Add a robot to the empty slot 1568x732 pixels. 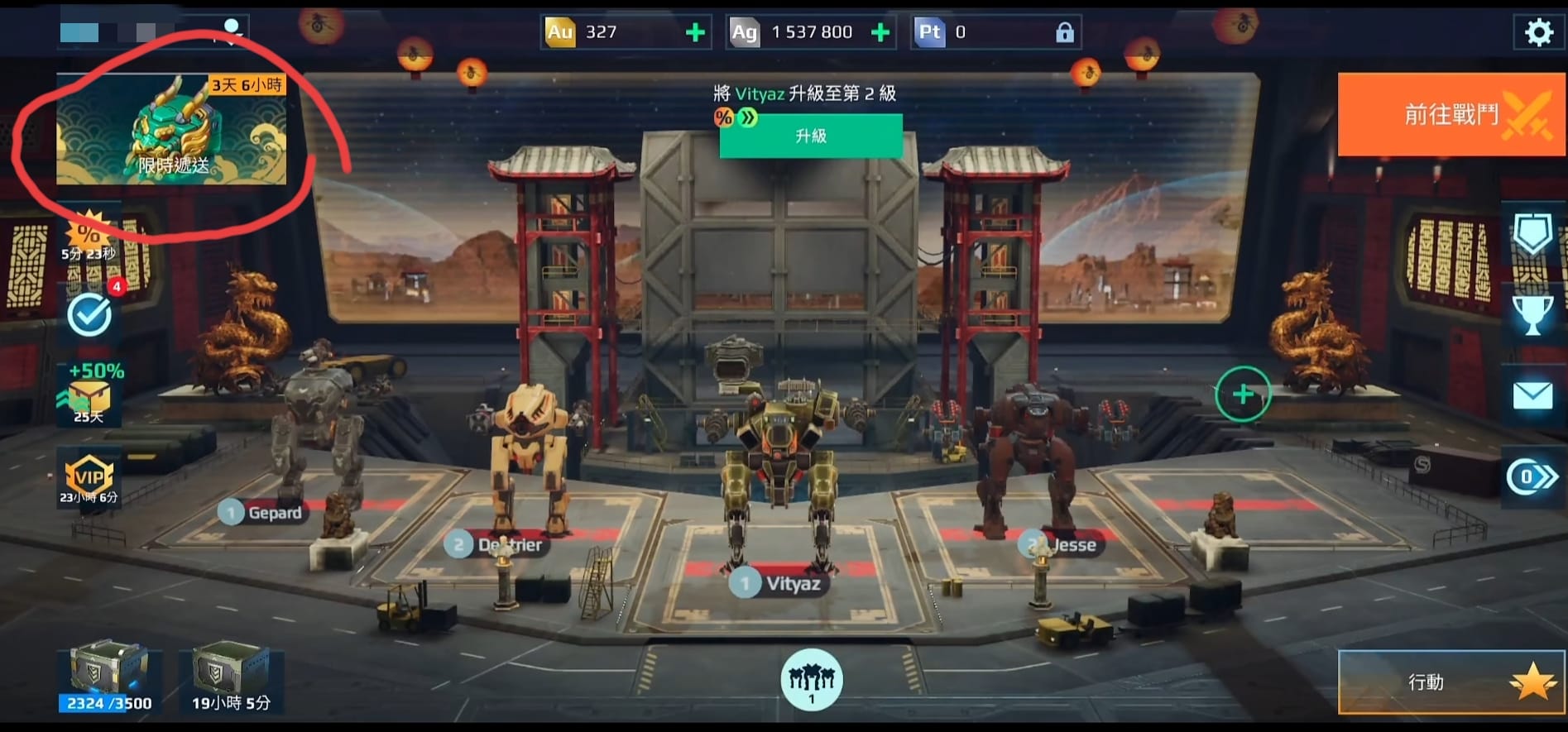click(x=1243, y=395)
